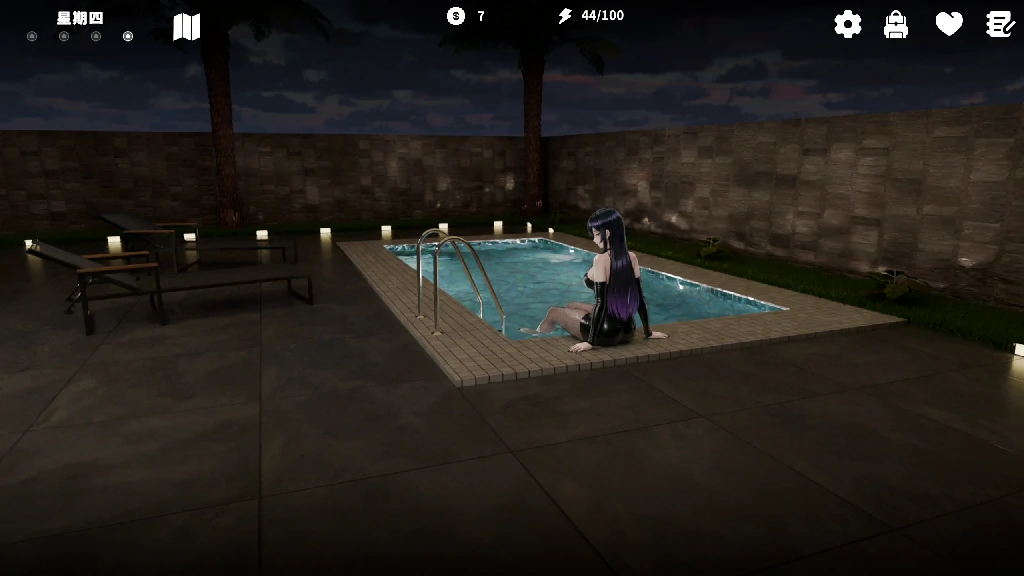Screen dimensions: 1024x576
Task: Show the heart relationships screen
Action: coord(949,24)
